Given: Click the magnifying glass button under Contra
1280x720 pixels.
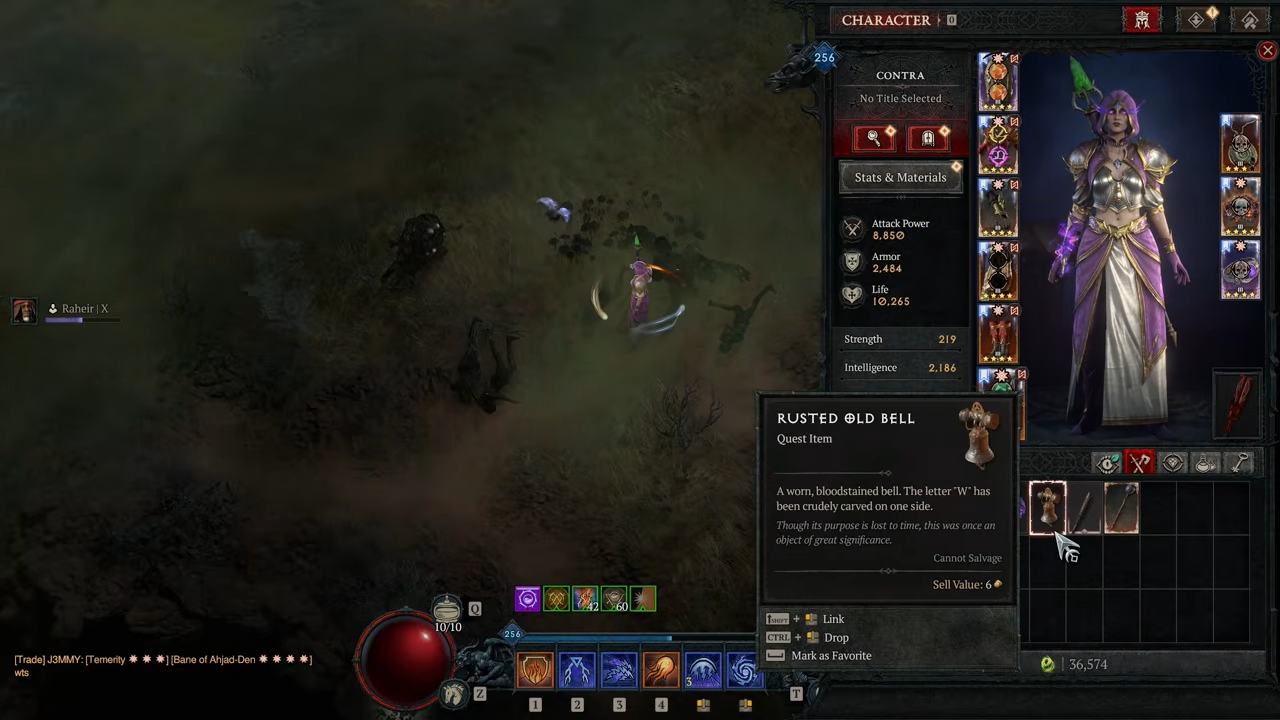Looking at the screenshot, I should pos(873,138).
